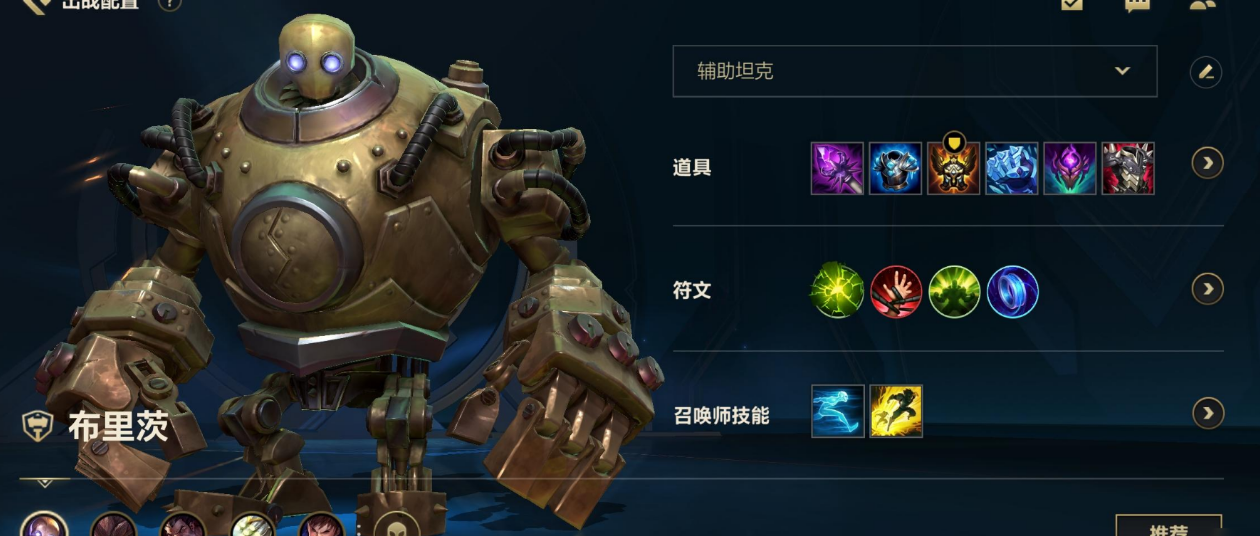
Task: Select the blue chestplate armor item
Action: point(895,168)
